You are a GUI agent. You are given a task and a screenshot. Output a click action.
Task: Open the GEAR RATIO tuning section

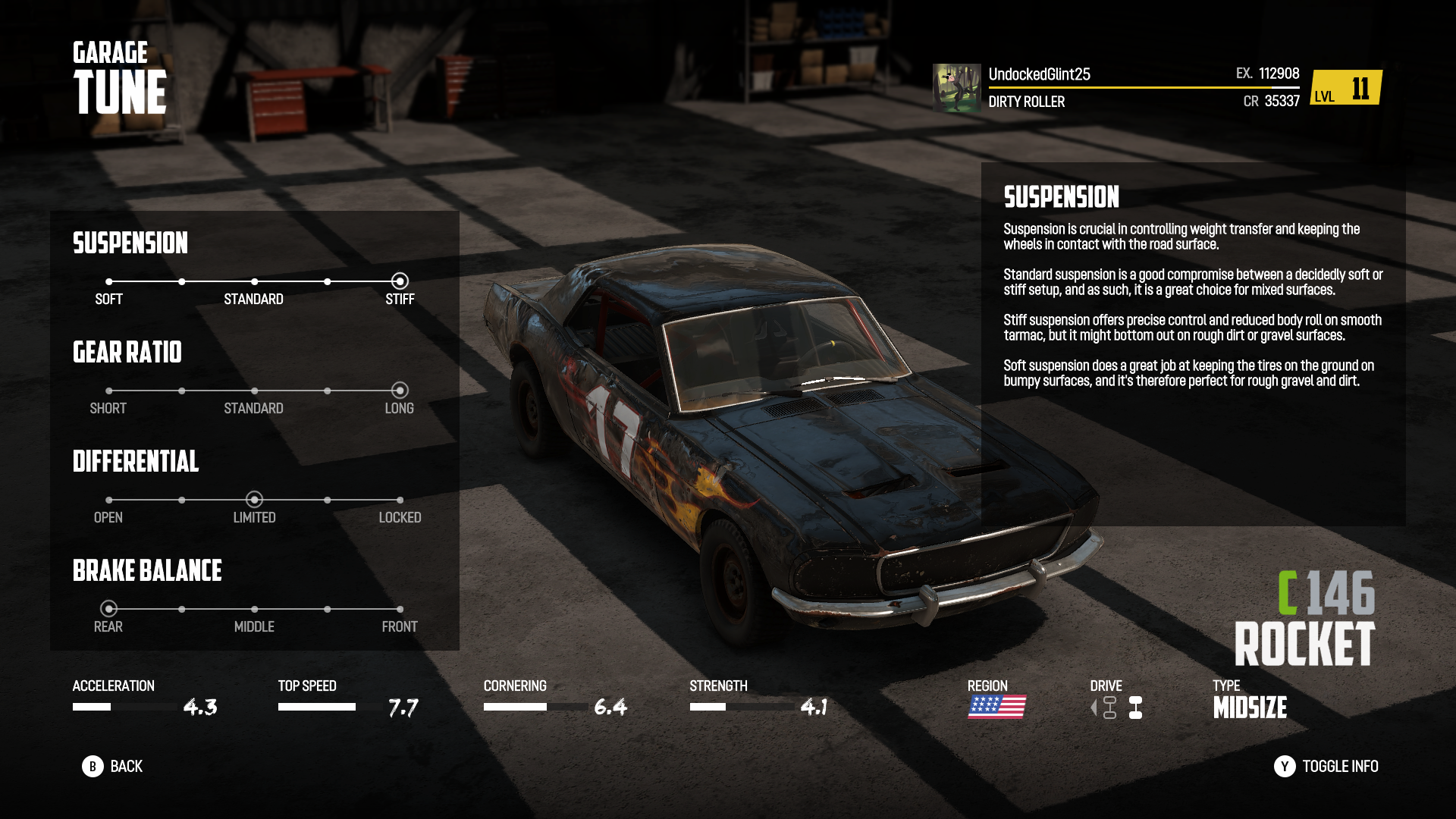click(x=127, y=353)
